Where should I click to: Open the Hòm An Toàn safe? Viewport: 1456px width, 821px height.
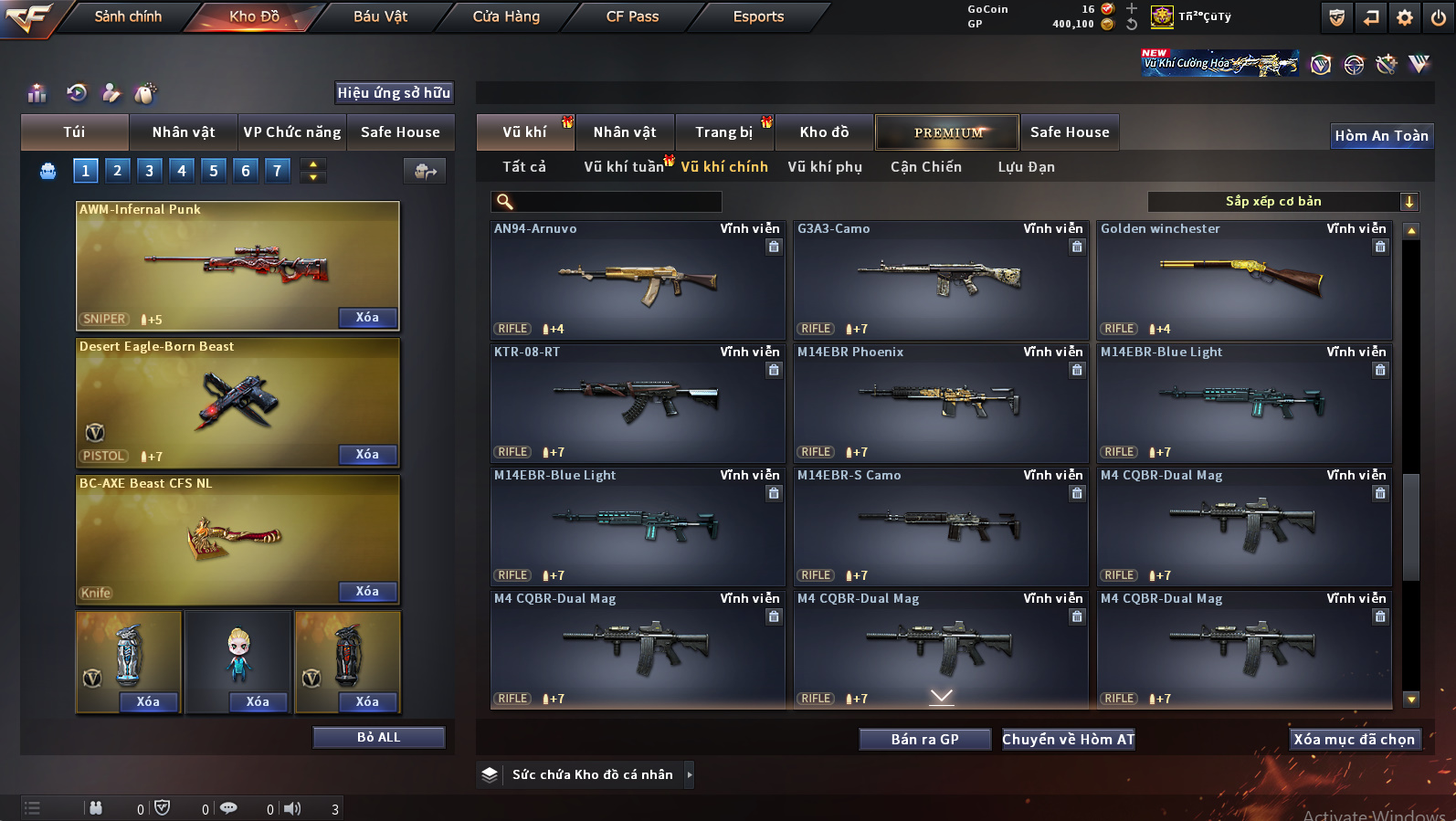click(x=1381, y=136)
